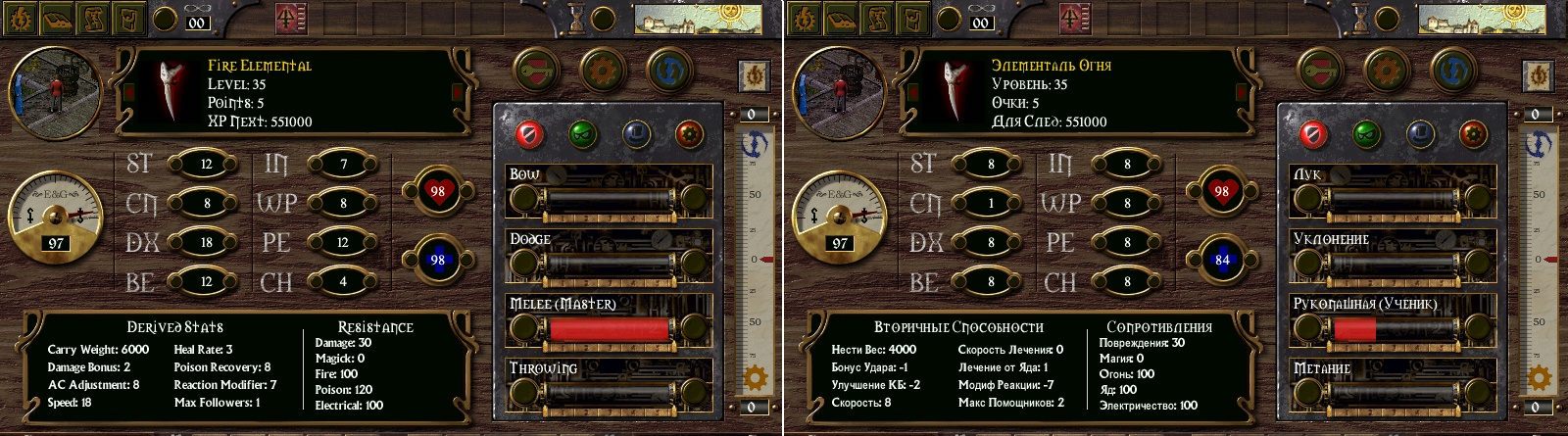This screenshot has width=1568, height=436.
Task: Select the DX stat showing 18
Action: tap(206, 243)
